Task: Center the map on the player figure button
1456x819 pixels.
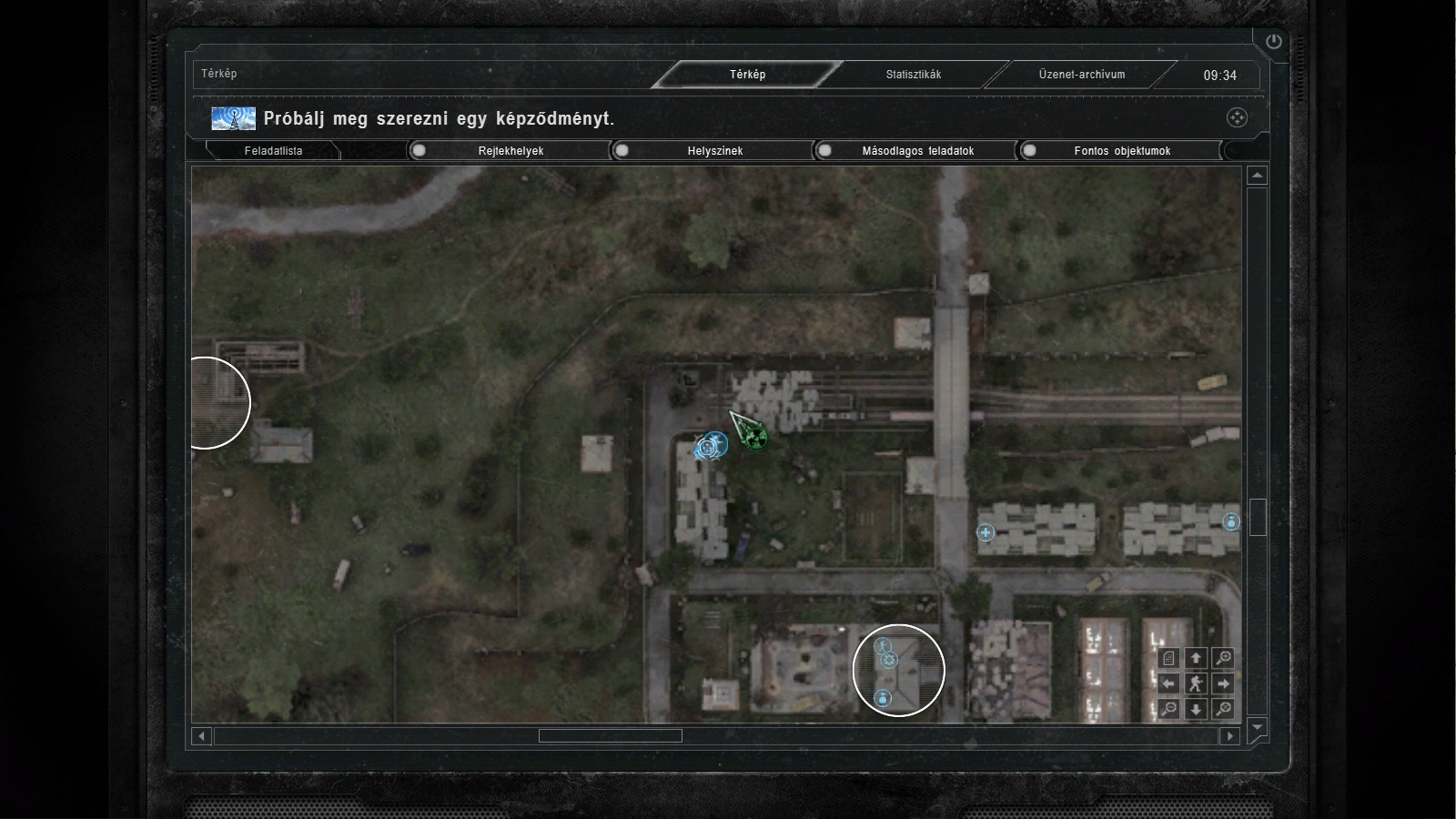Action: point(1196,683)
